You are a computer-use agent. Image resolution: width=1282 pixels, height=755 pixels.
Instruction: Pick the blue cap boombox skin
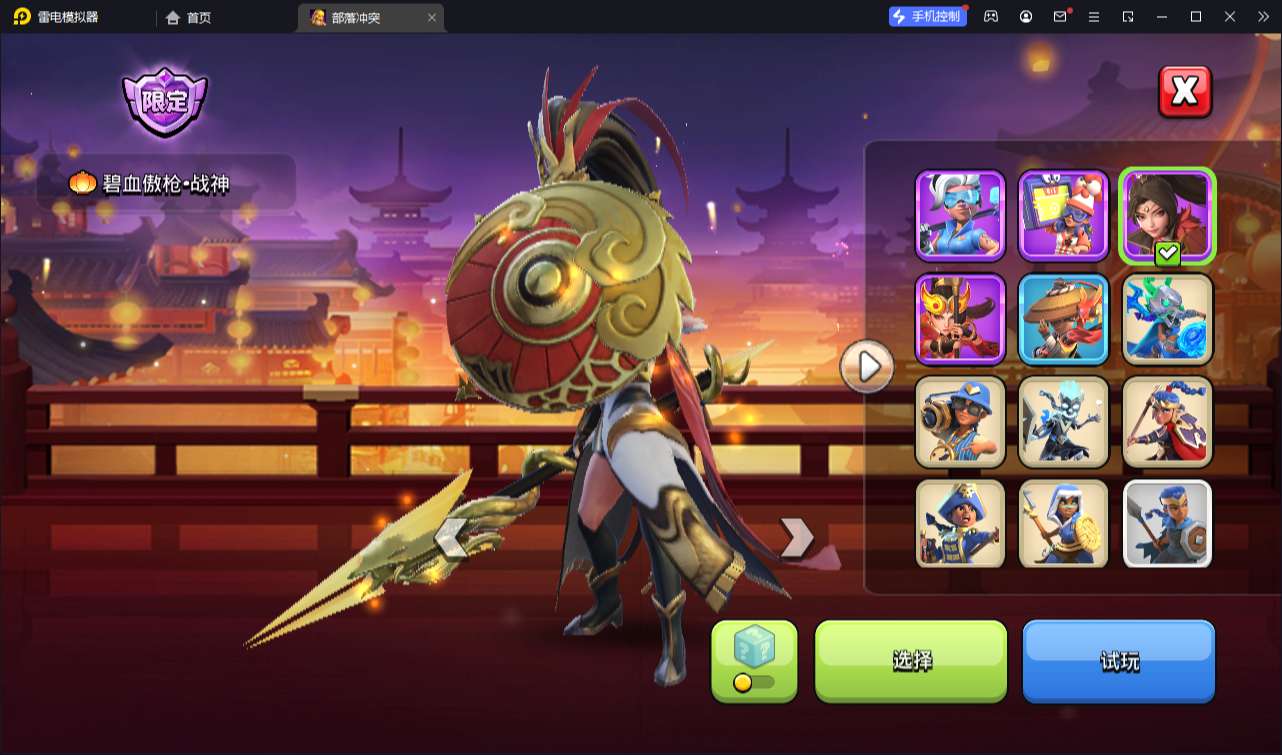click(960, 421)
